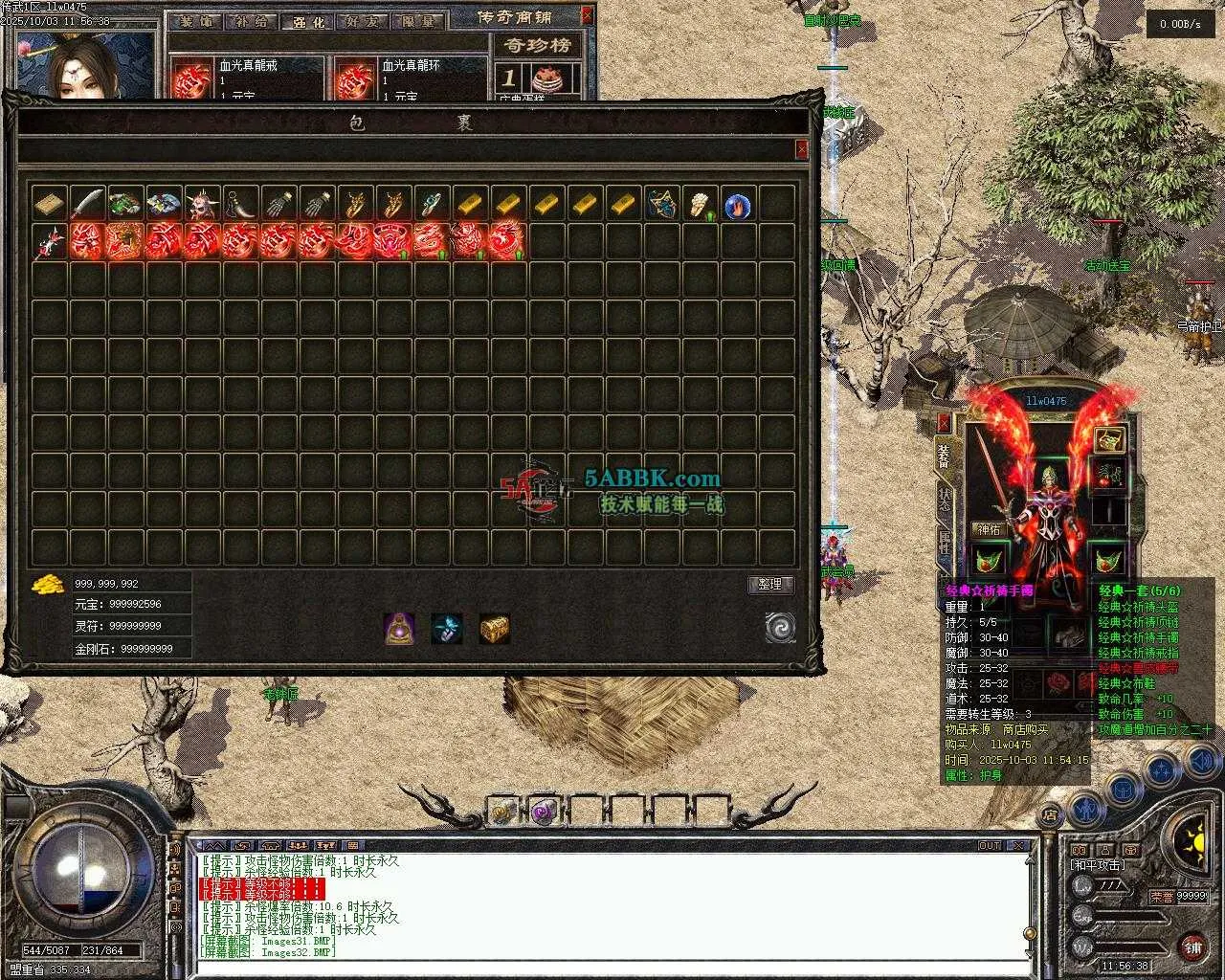Open the 限量 shop tab
The image size is (1225, 980).
(x=417, y=22)
